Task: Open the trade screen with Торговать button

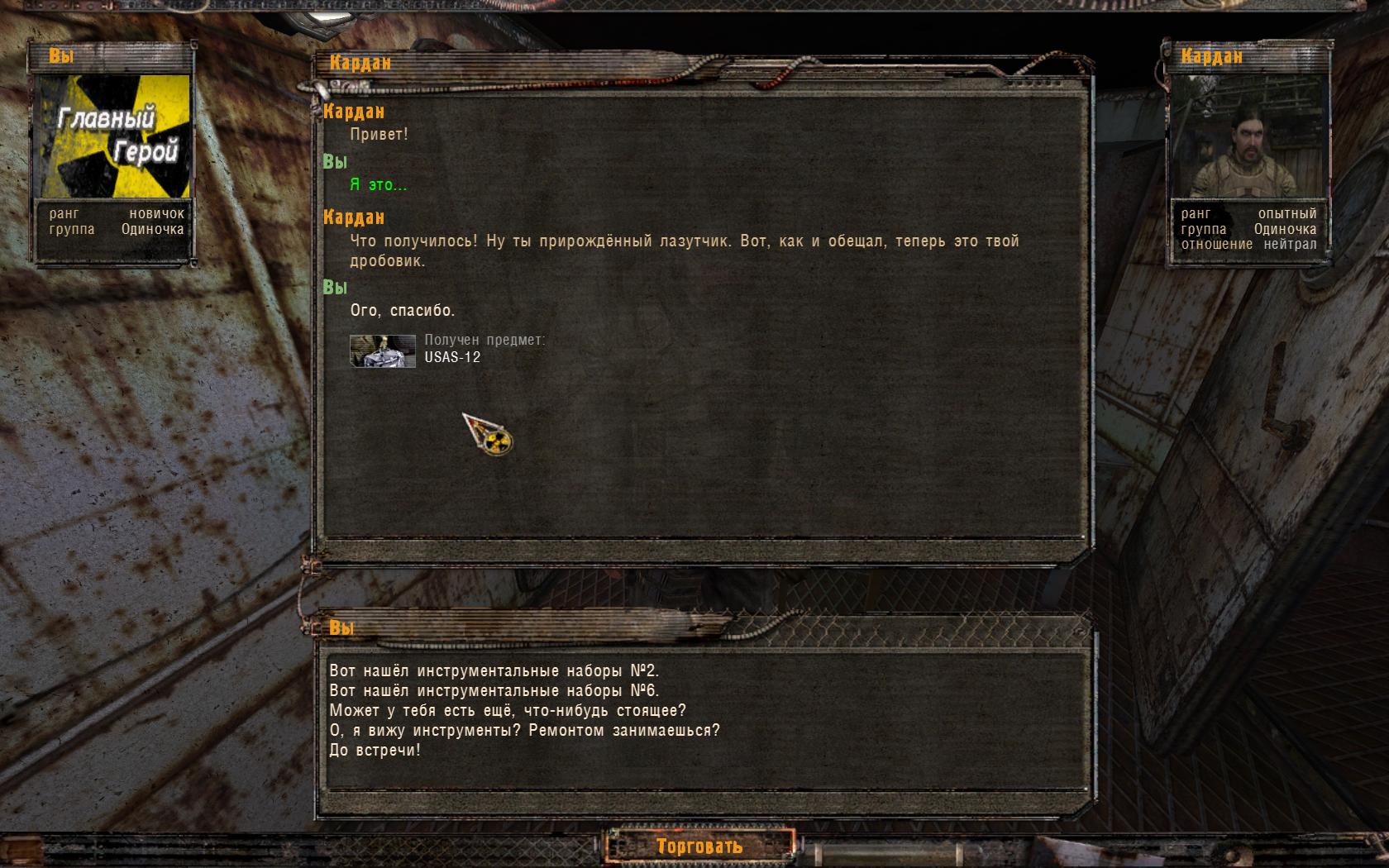Action: click(x=699, y=846)
